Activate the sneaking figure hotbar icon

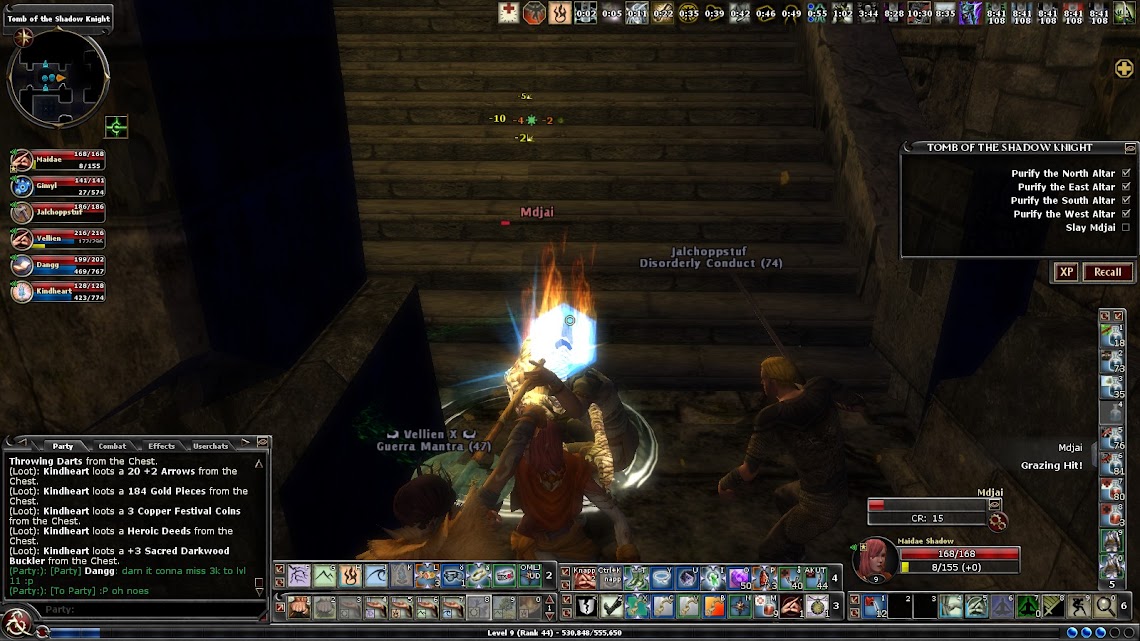tap(1079, 606)
